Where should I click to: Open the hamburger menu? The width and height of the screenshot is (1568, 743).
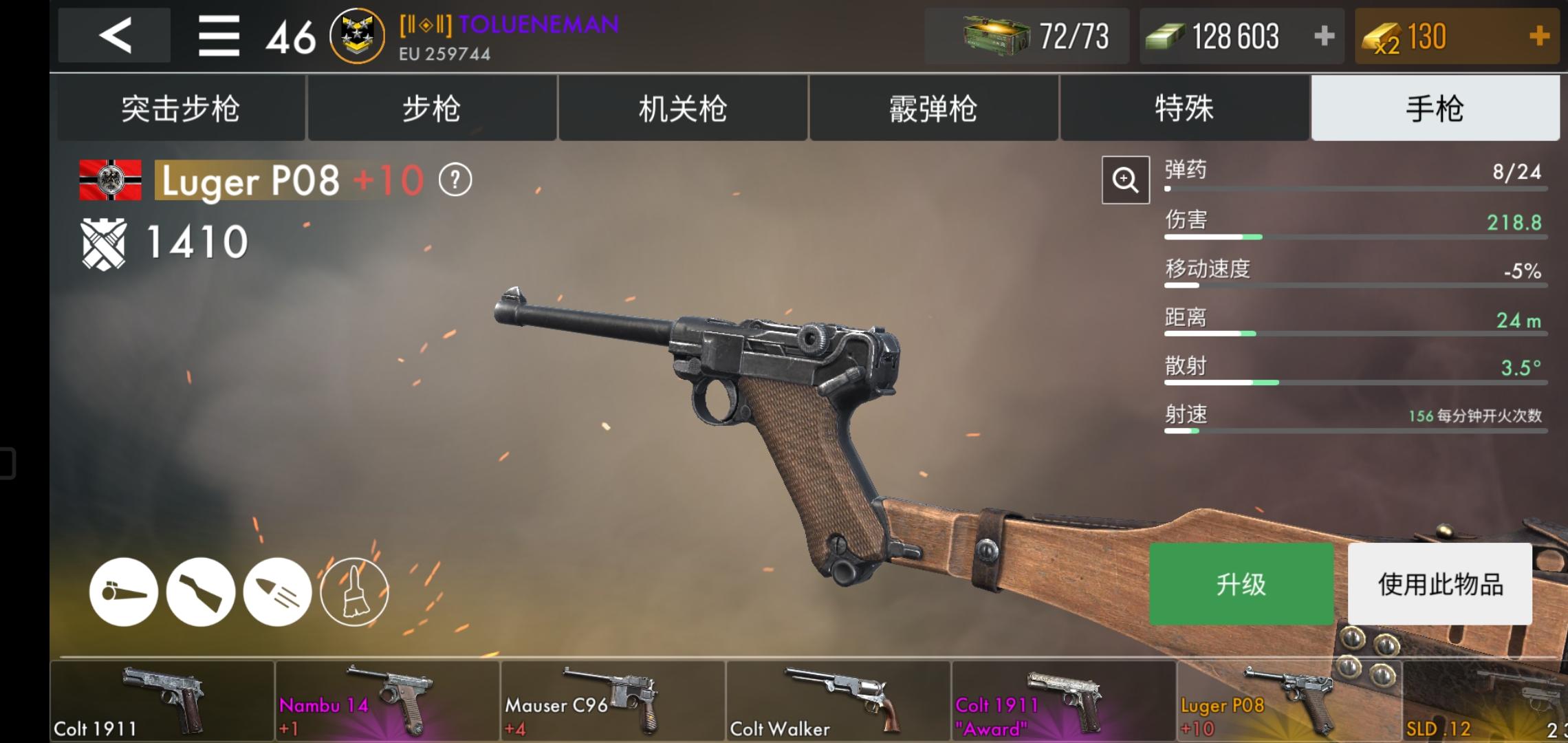pyautogui.click(x=219, y=36)
